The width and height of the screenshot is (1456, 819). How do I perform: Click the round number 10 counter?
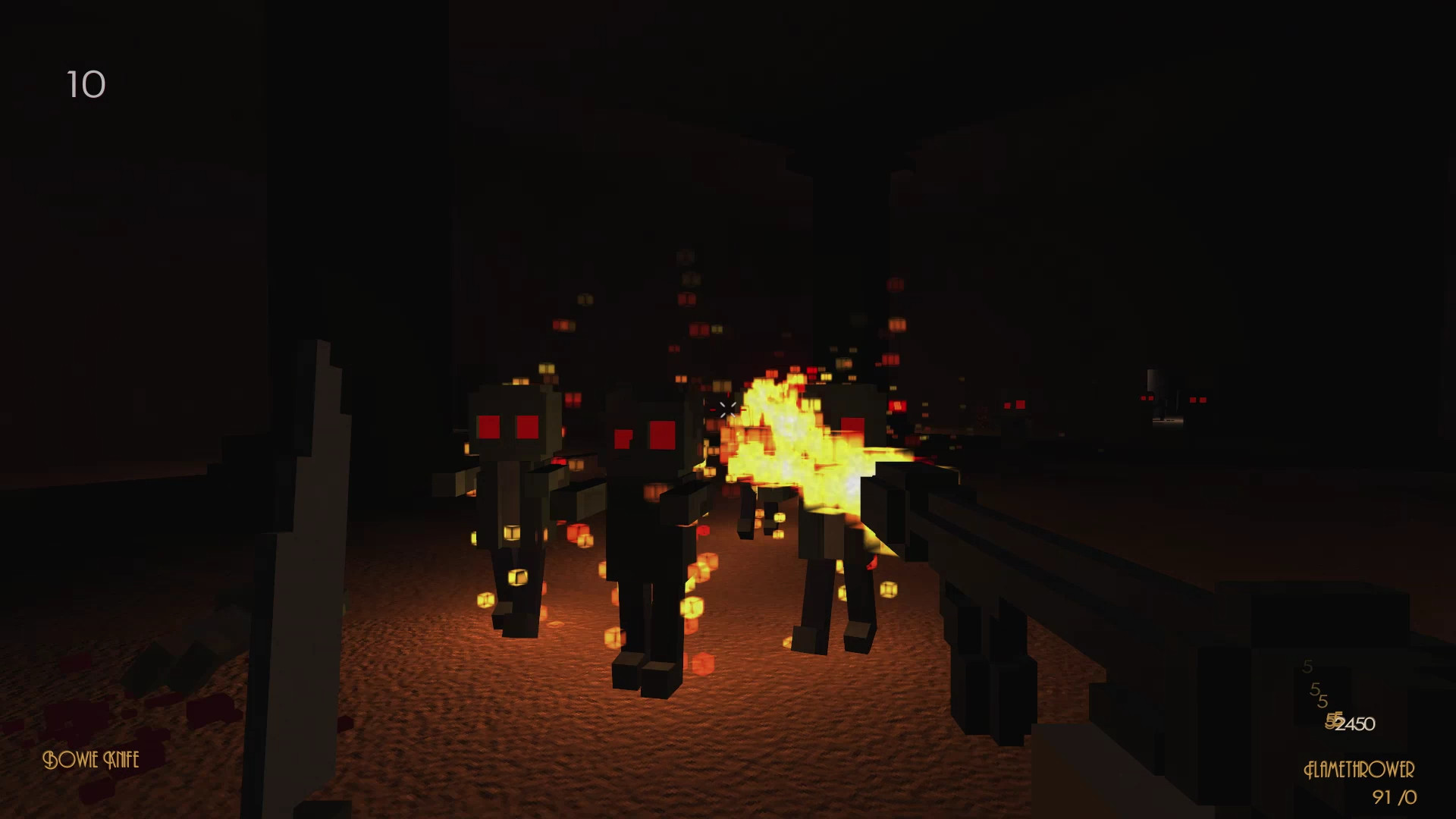(x=86, y=85)
